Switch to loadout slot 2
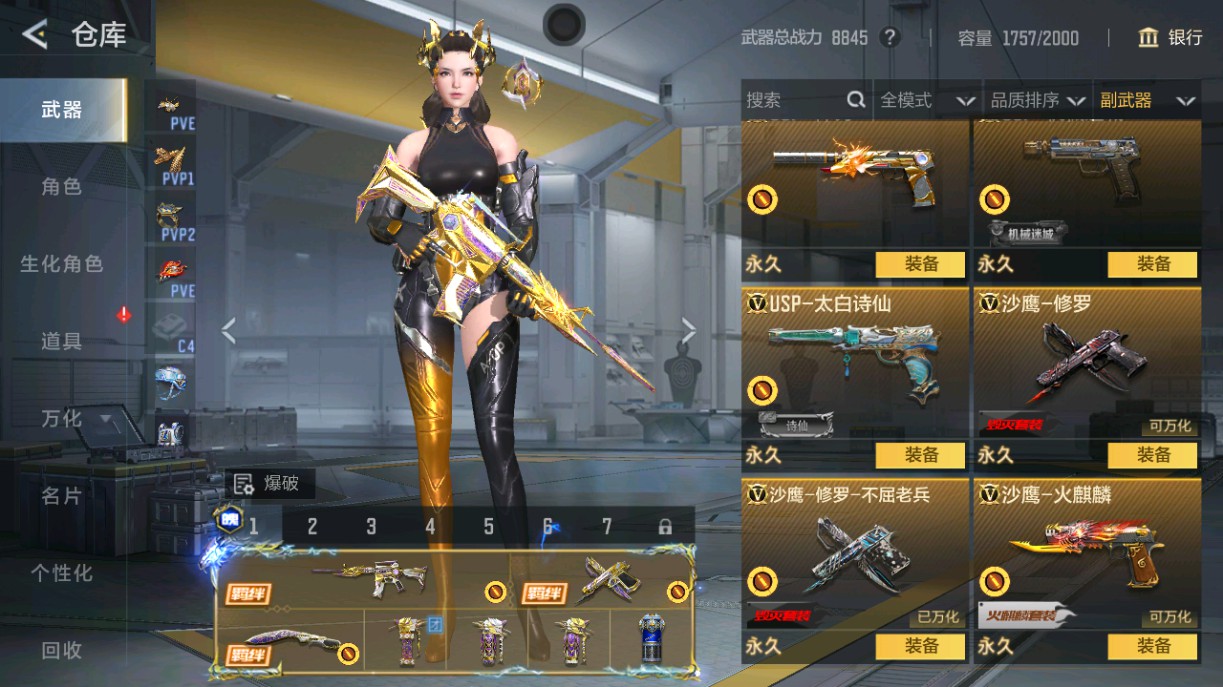This screenshot has height=687, width=1223. [x=312, y=526]
